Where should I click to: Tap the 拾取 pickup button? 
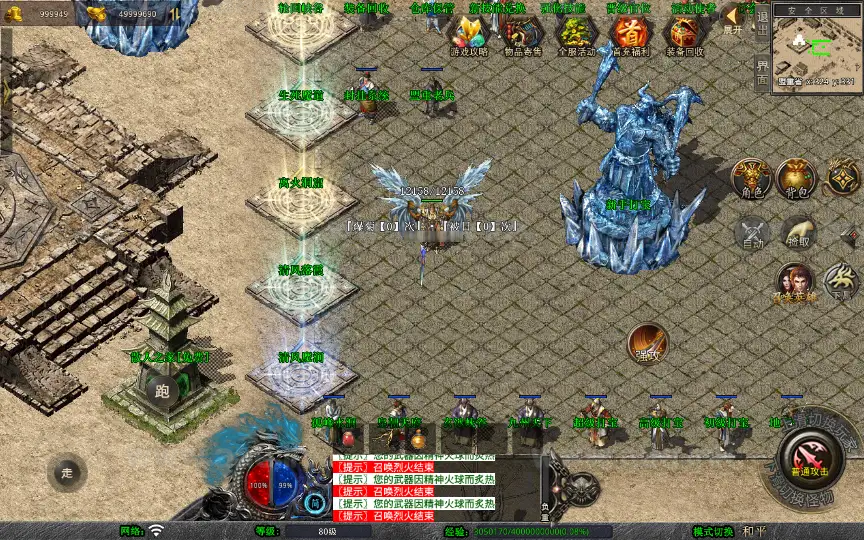point(799,233)
